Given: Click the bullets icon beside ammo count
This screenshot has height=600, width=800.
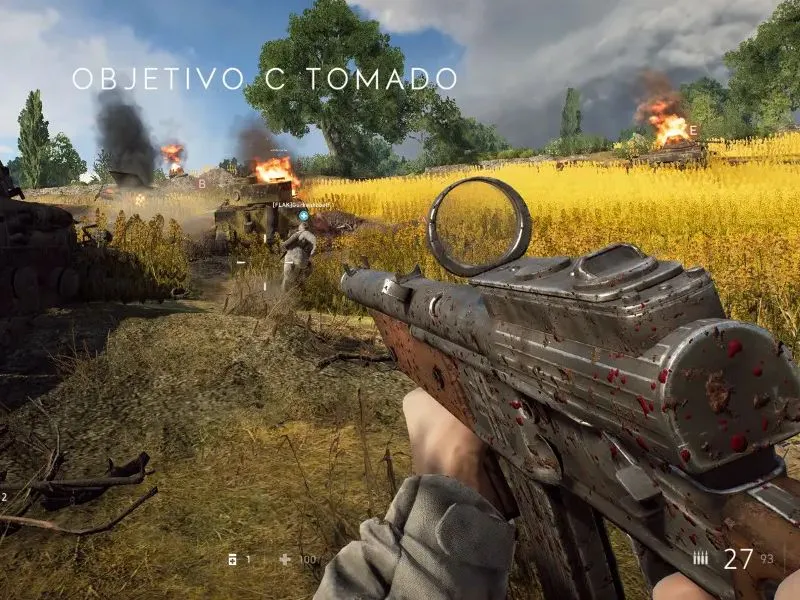Looking at the screenshot, I should [701, 559].
